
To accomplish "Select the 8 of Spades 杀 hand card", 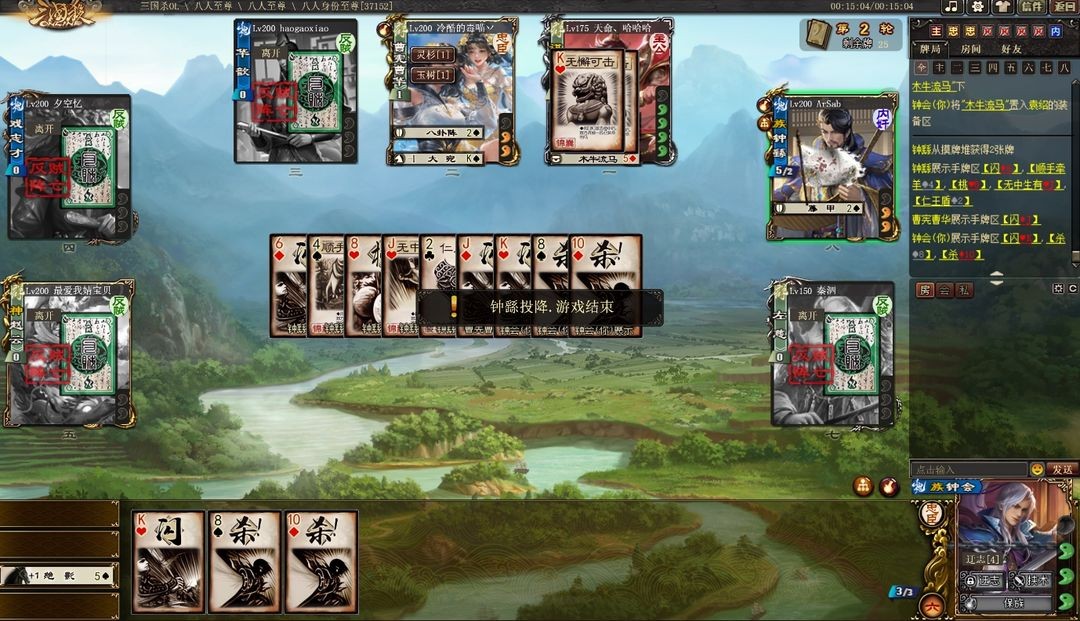I will pyautogui.click(x=245, y=561).
